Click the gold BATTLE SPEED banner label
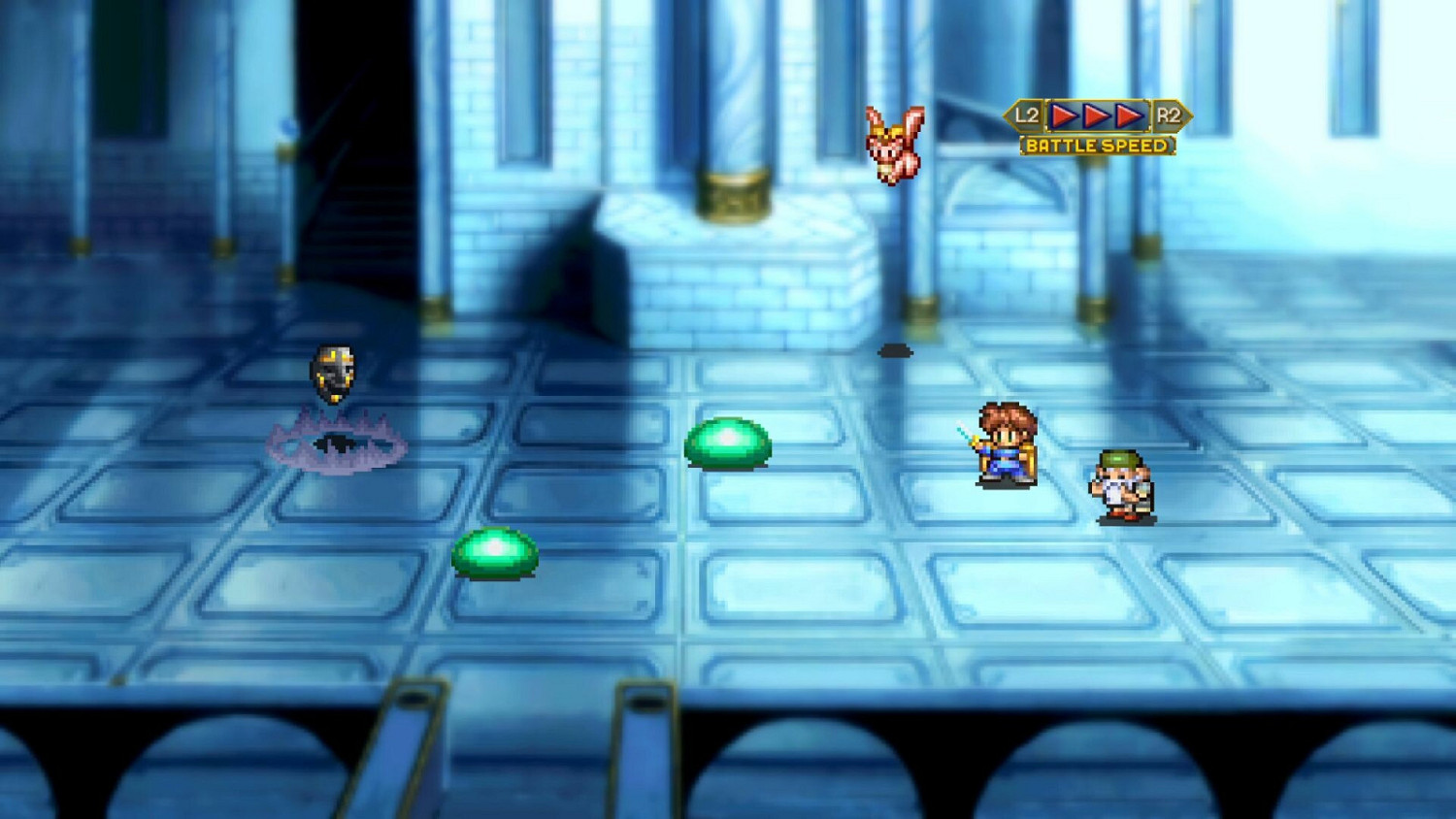Screen dimensions: 1456x819 pos(1097,146)
